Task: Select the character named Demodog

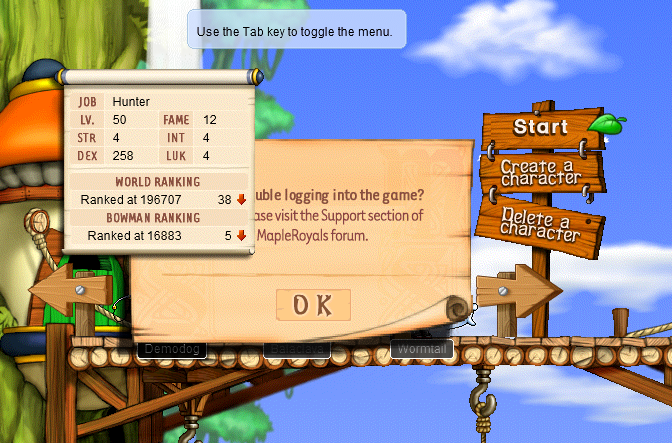Action: click(x=170, y=349)
